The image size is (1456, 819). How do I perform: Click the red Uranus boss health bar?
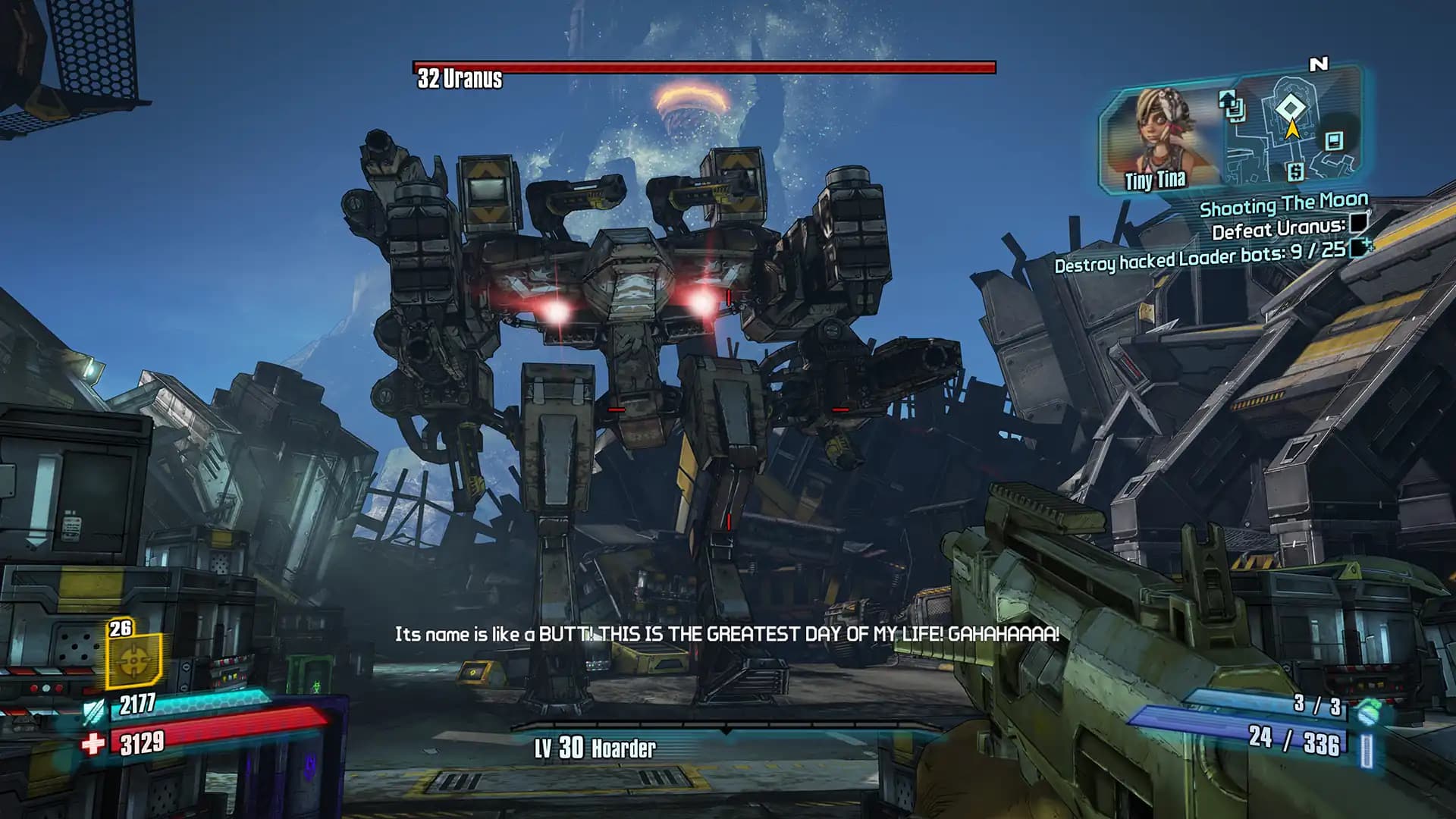tap(701, 67)
